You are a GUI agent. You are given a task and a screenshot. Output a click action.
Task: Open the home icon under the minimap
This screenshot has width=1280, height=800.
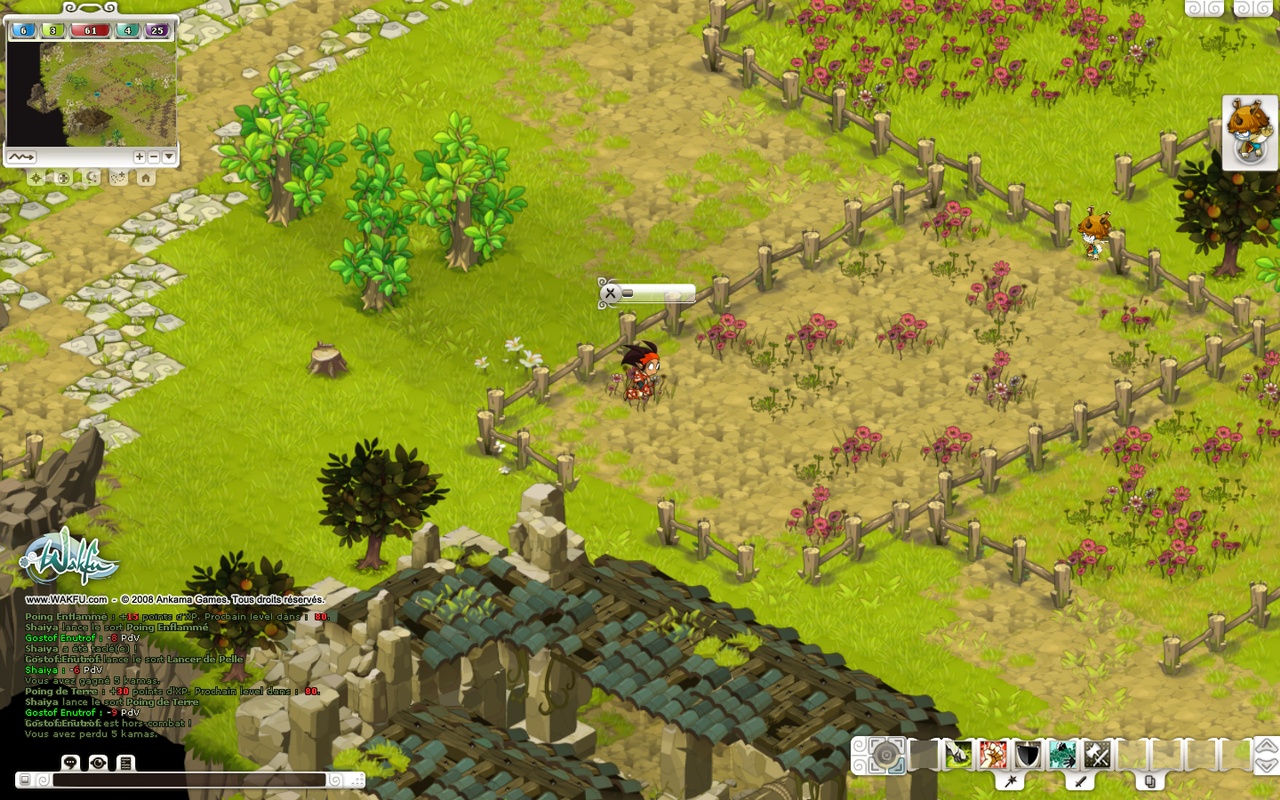pos(146,178)
